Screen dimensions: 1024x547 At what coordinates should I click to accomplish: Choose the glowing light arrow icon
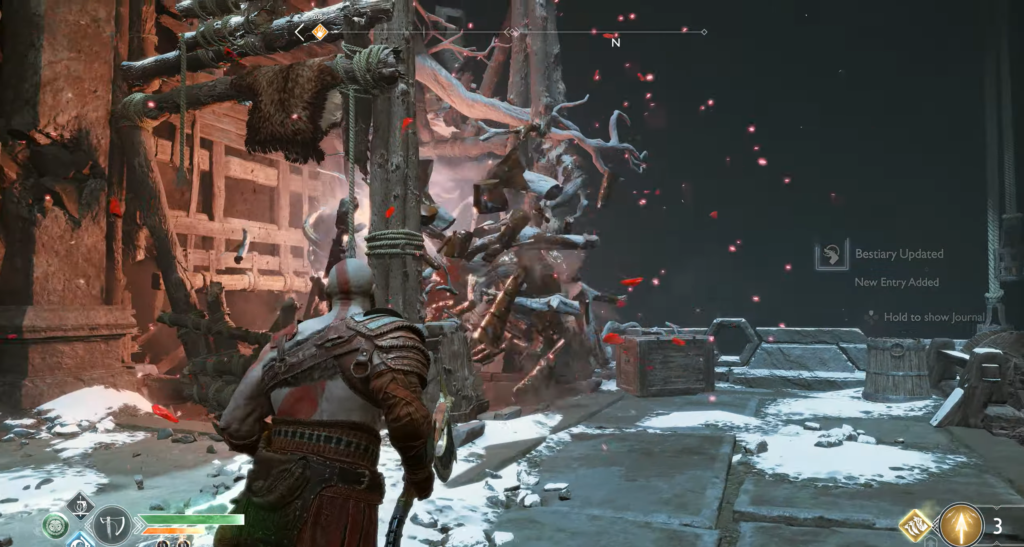click(x=961, y=524)
